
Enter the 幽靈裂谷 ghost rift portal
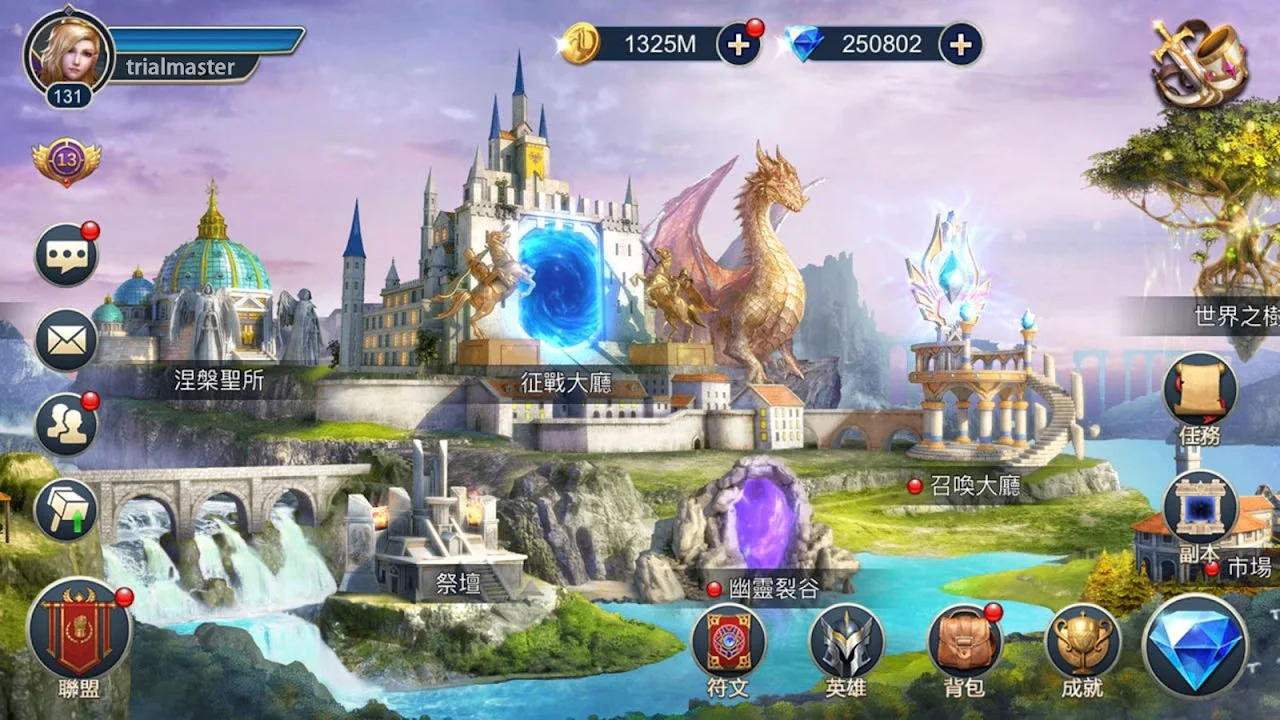763,525
